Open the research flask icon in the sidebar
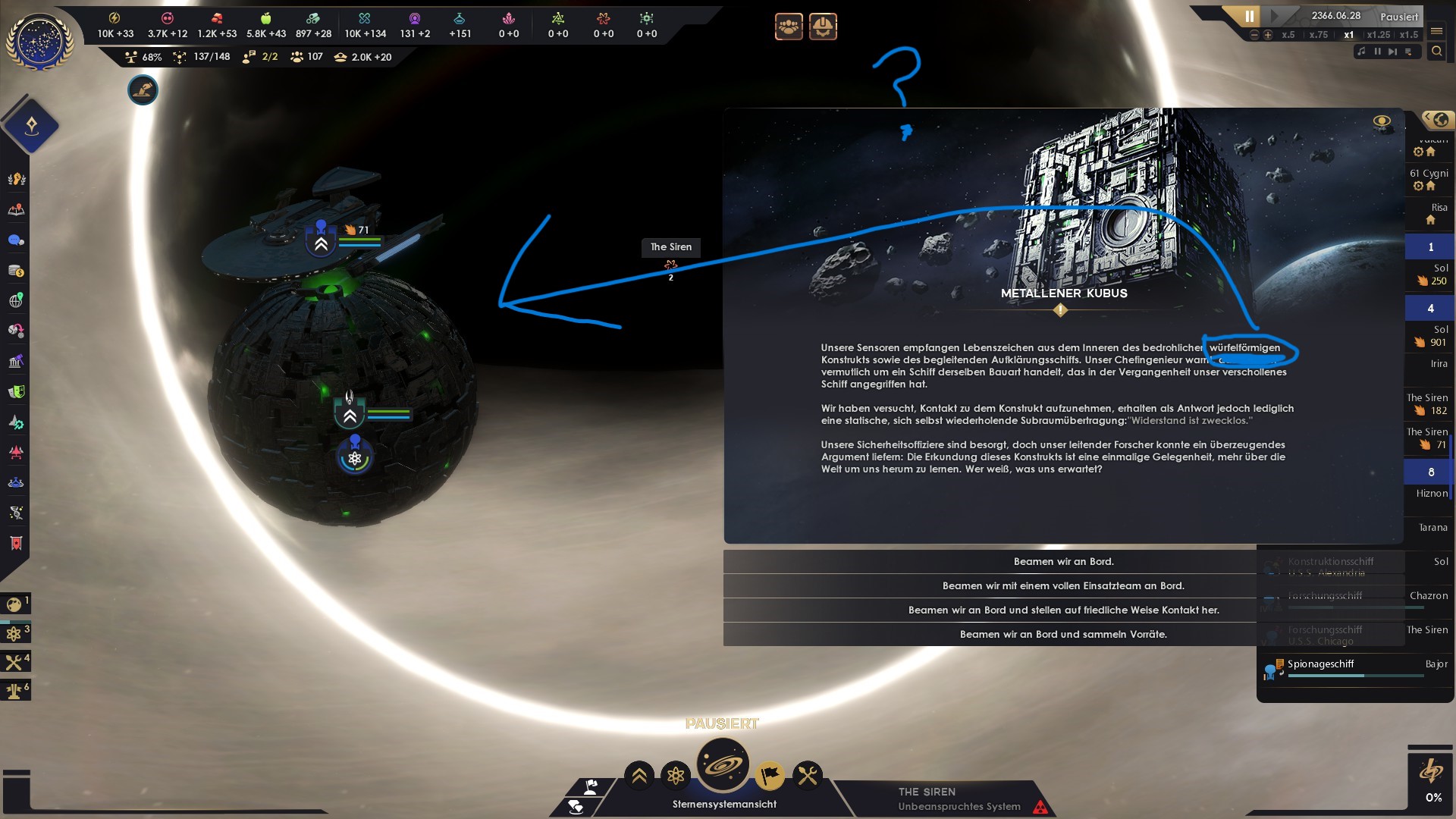This screenshot has width=1456, height=819. click(x=15, y=482)
